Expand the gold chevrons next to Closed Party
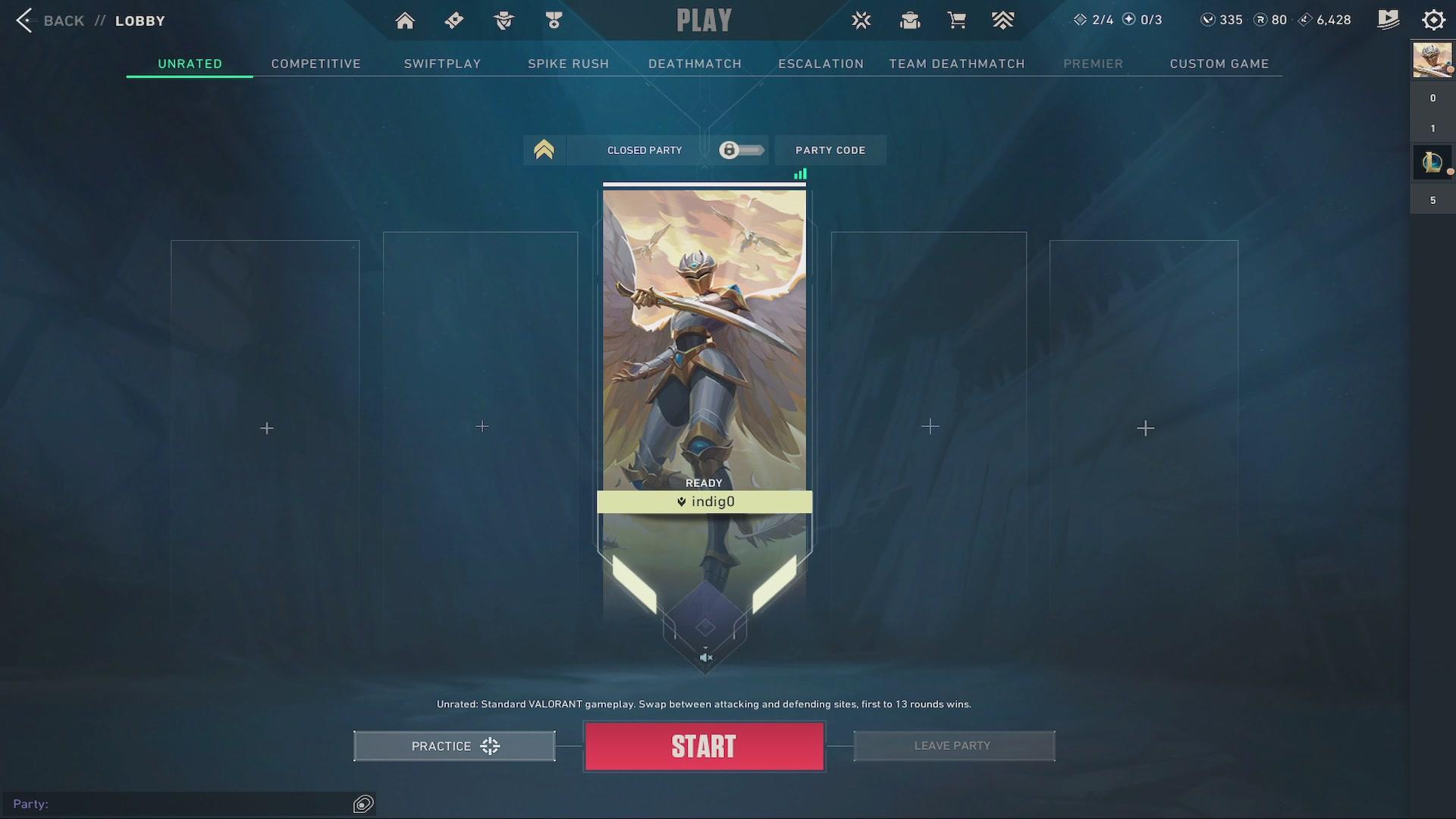This screenshot has width=1456, height=819. pos(543,149)
